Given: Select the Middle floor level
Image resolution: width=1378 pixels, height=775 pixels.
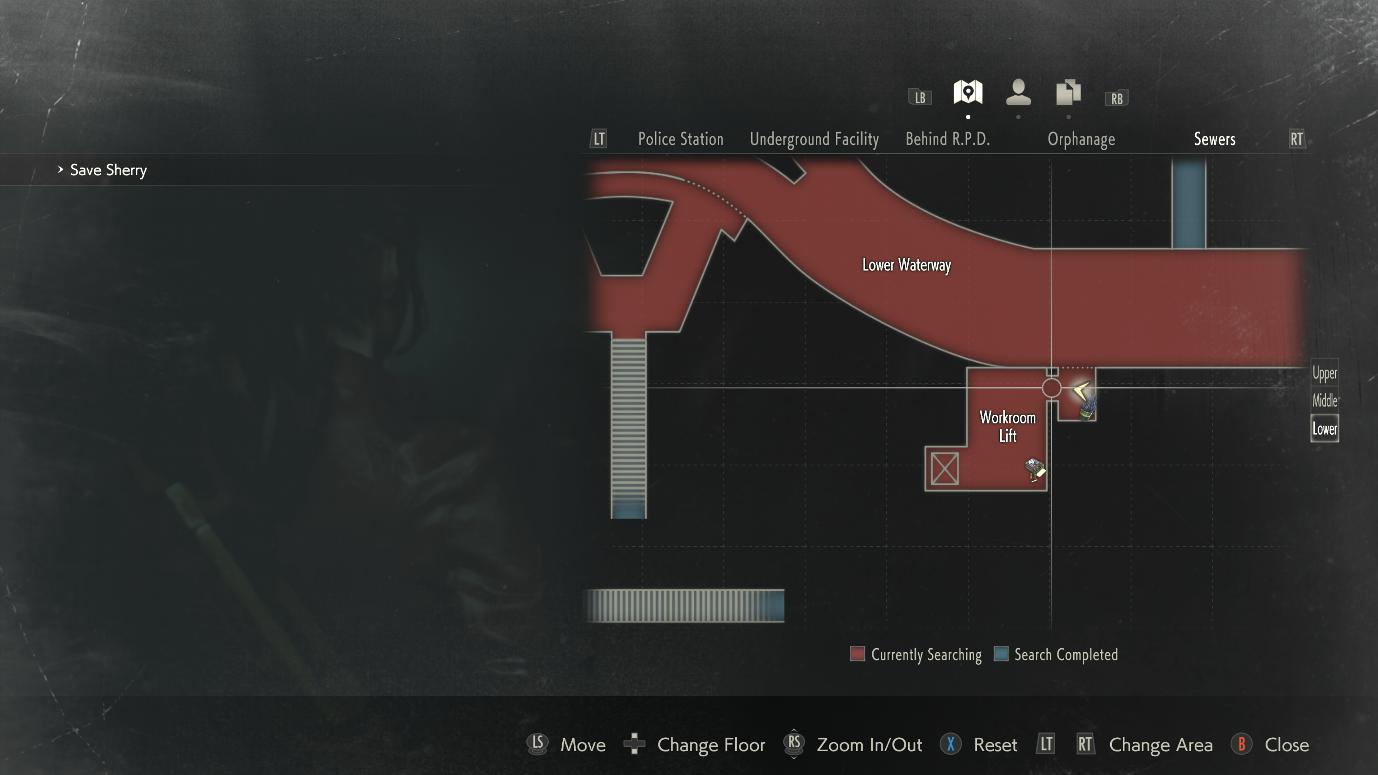Looking at the screenshot, I should [1324, 401].
